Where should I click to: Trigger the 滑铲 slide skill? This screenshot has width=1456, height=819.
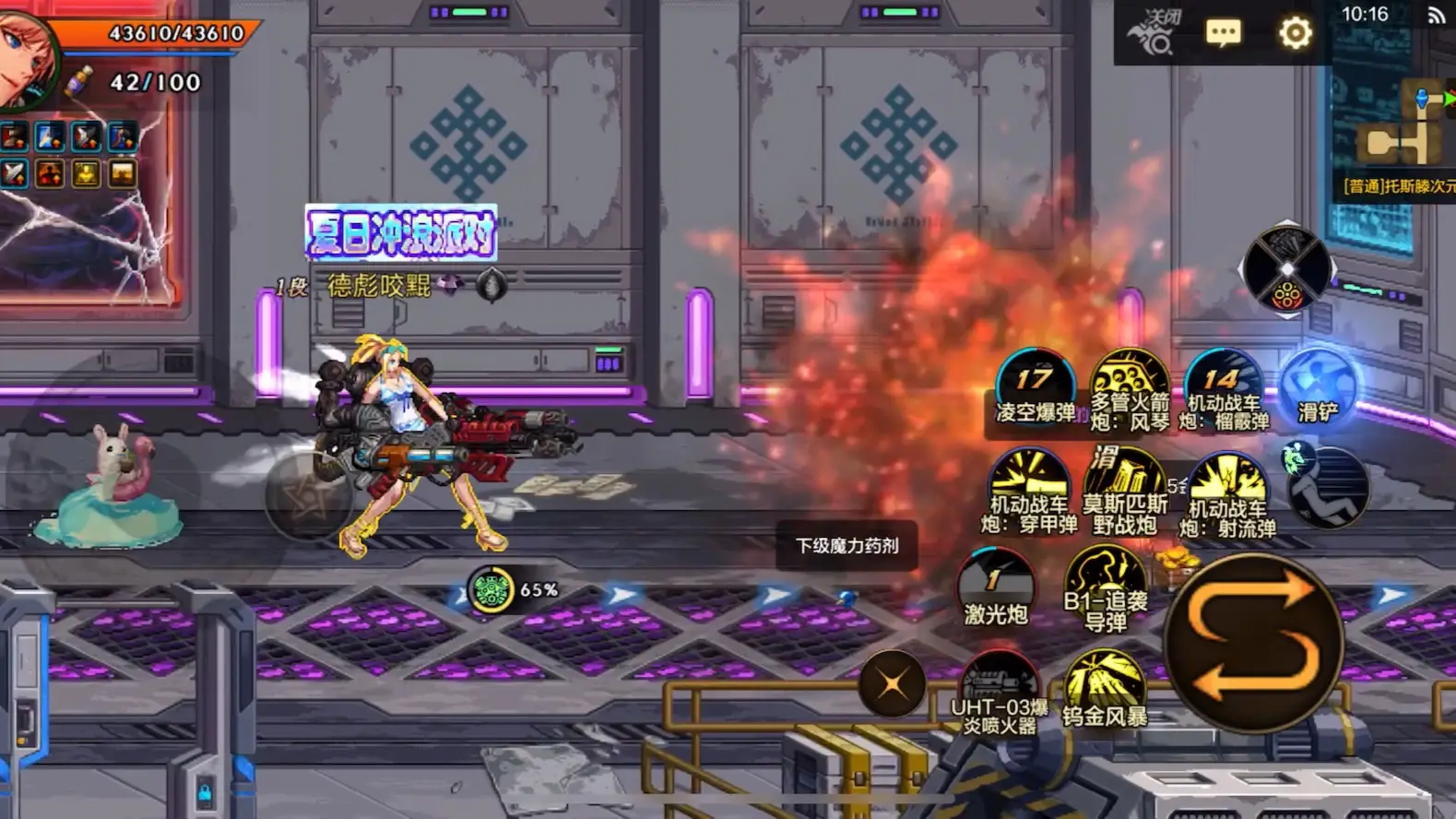pyautogui.click(x=1318, y=387)
